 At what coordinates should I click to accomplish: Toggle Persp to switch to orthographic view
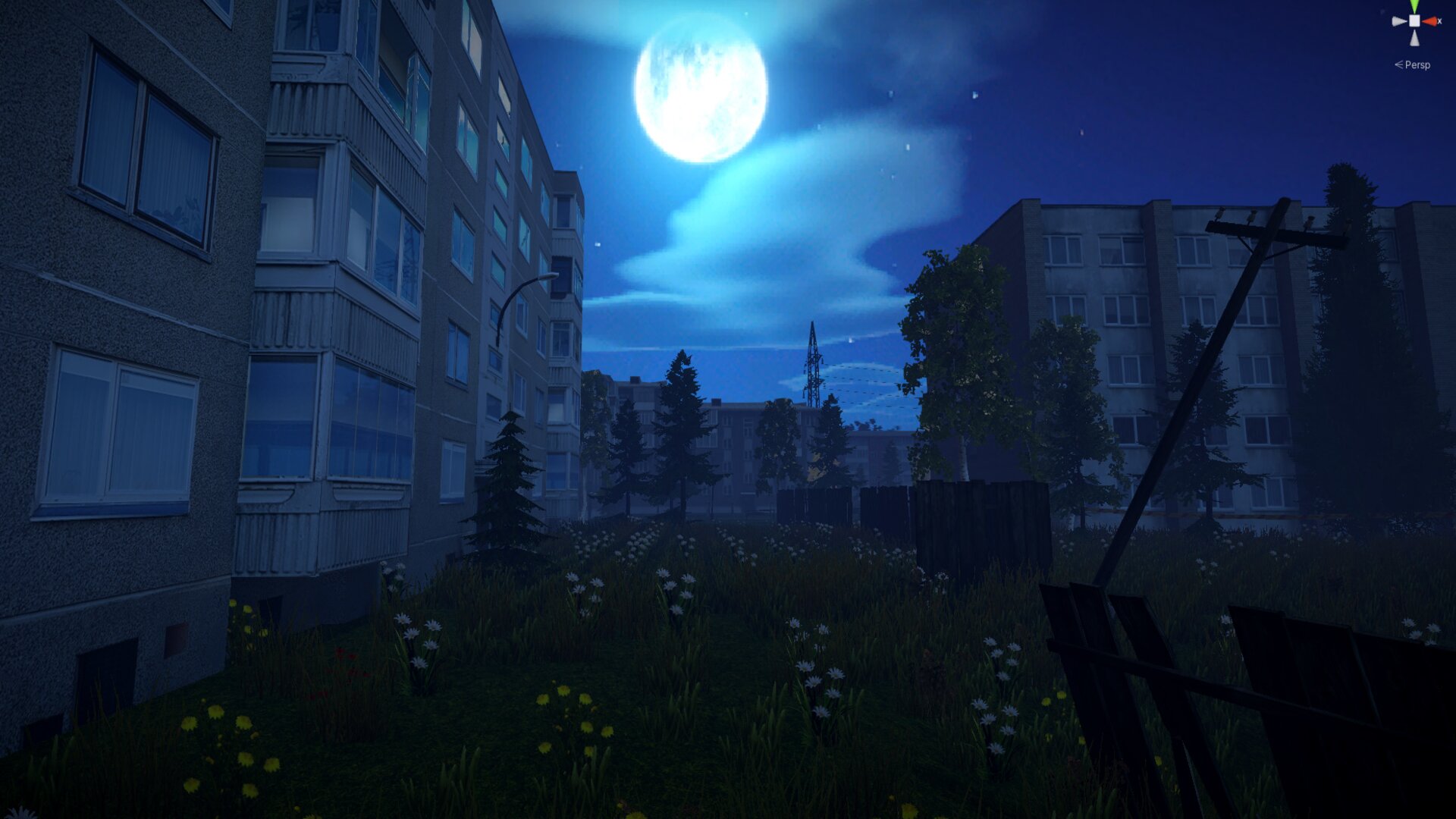pyautogui.click(x=1417, y=64)
